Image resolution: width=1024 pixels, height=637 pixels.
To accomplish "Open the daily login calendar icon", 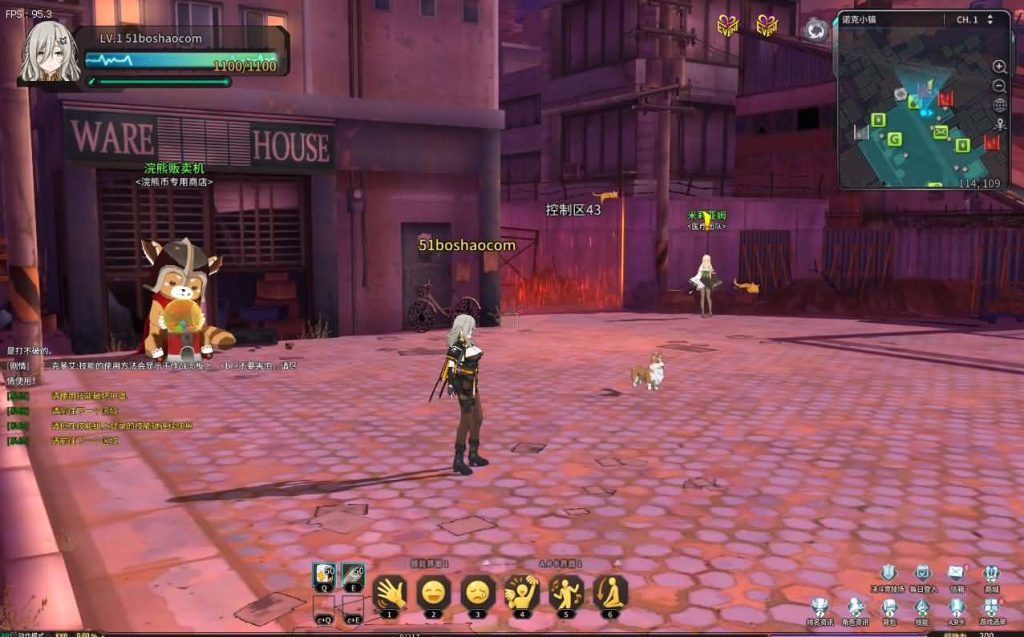I will click(x=923, y=574).
